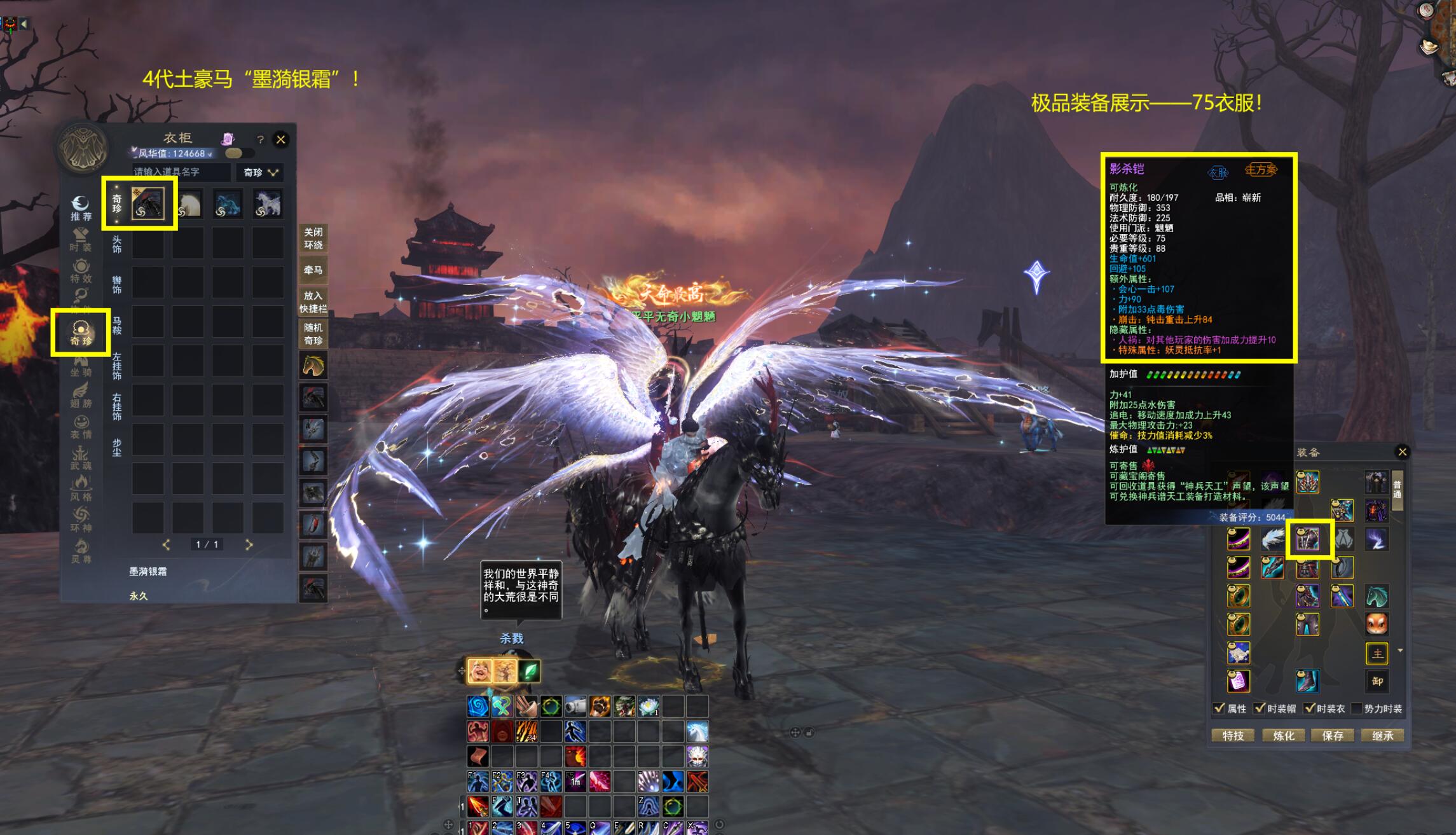This screenshot has width=1456, height=835.
Task: Open the 炼化 refine function
Action: (x=1283, y=736)
